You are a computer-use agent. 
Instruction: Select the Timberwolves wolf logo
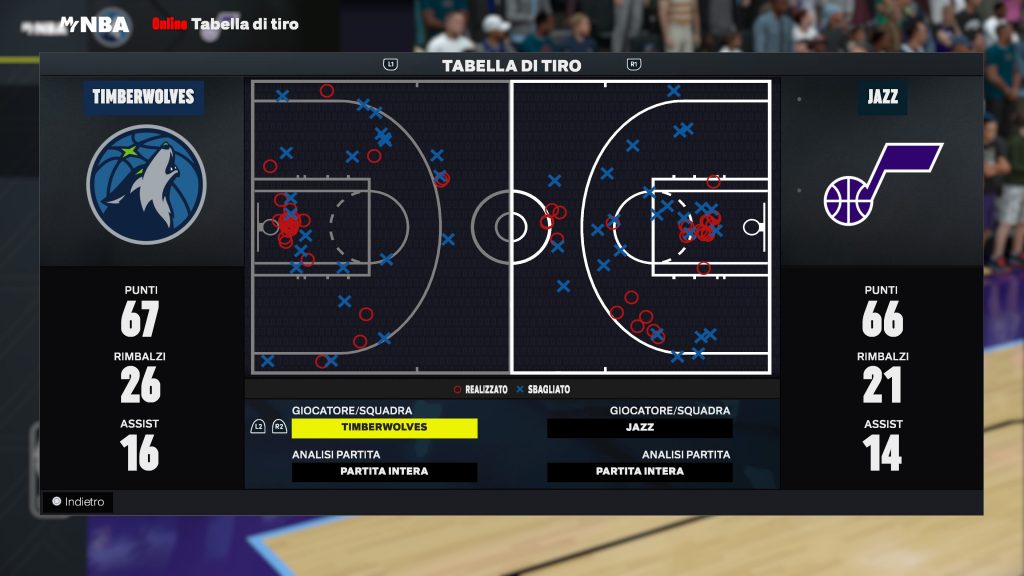tap(146, 185)
